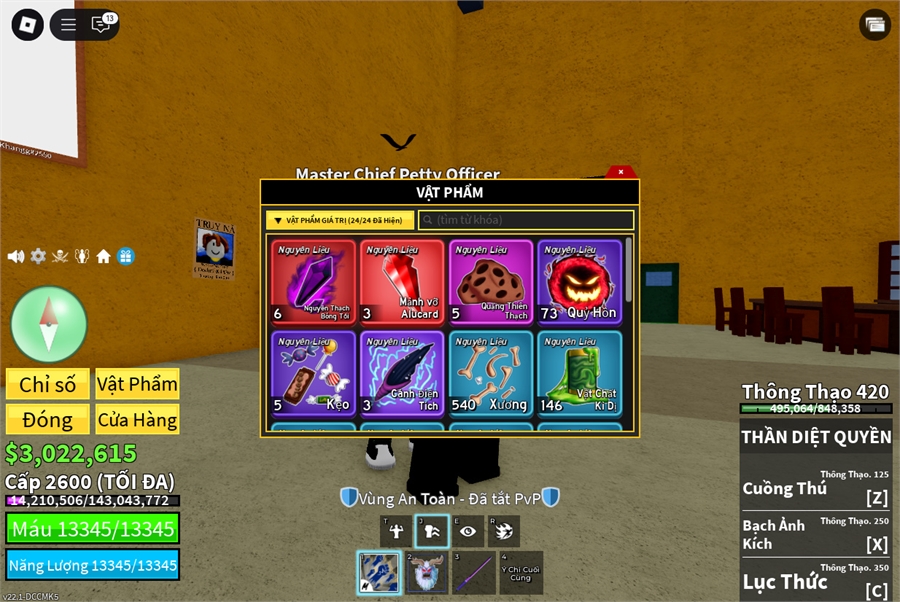The width and height of the screenshot is (900, 602).
Task: Open settings with the gear icon
Action: [38, 256]
